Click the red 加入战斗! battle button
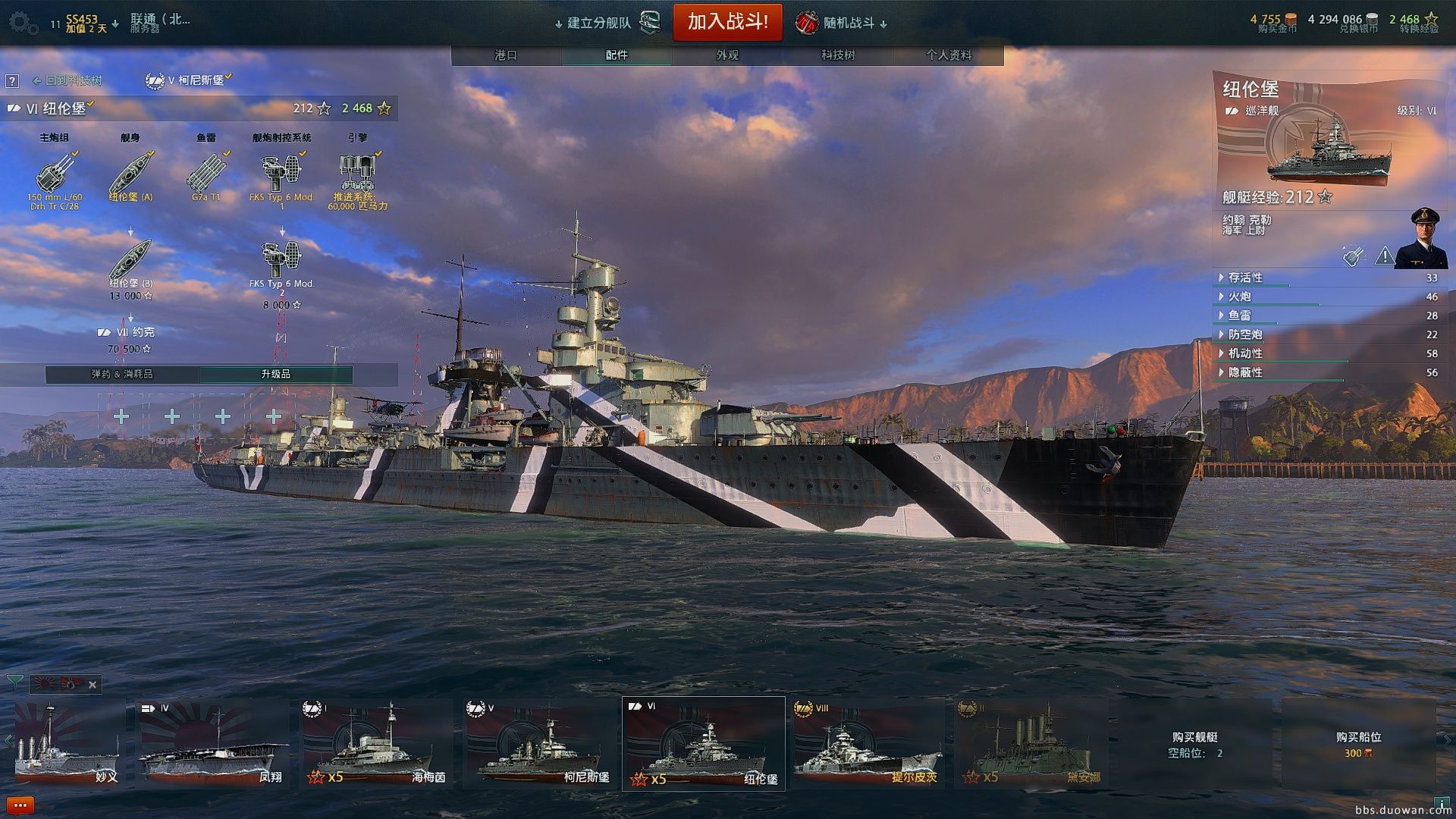The width and height of the screenshot is (1456, 819). pyautogui.click(x=727, y=22)
